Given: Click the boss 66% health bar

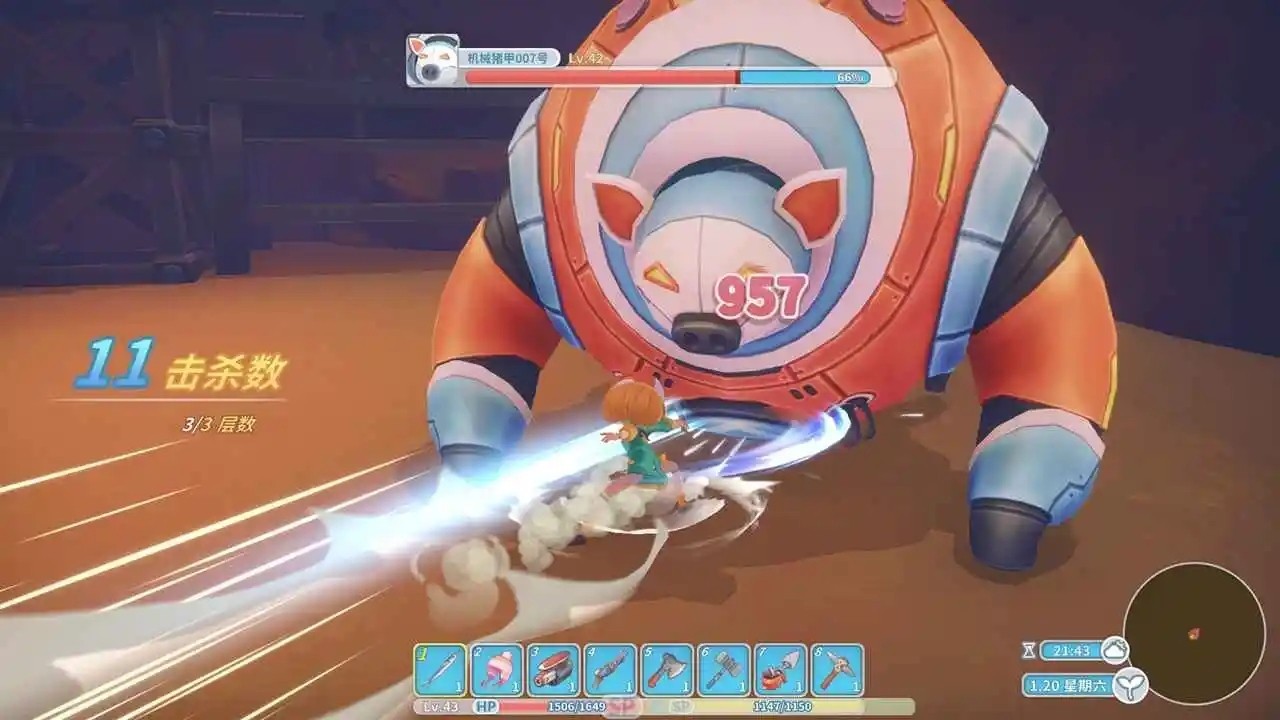Looking at the screenshot, I should (700, 75).
